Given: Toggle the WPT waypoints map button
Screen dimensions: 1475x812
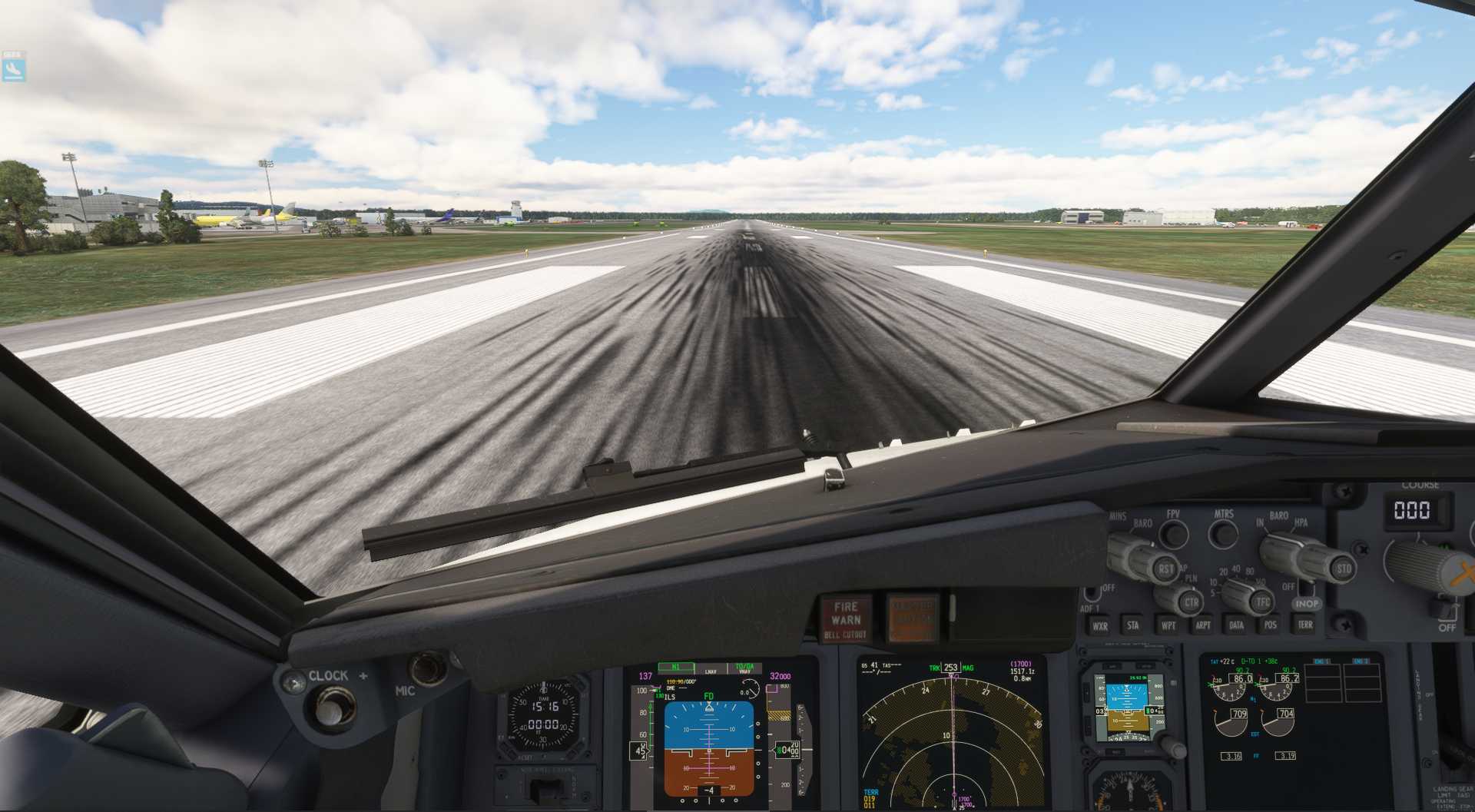Looking at the screenshot, I should (1168, 625).
